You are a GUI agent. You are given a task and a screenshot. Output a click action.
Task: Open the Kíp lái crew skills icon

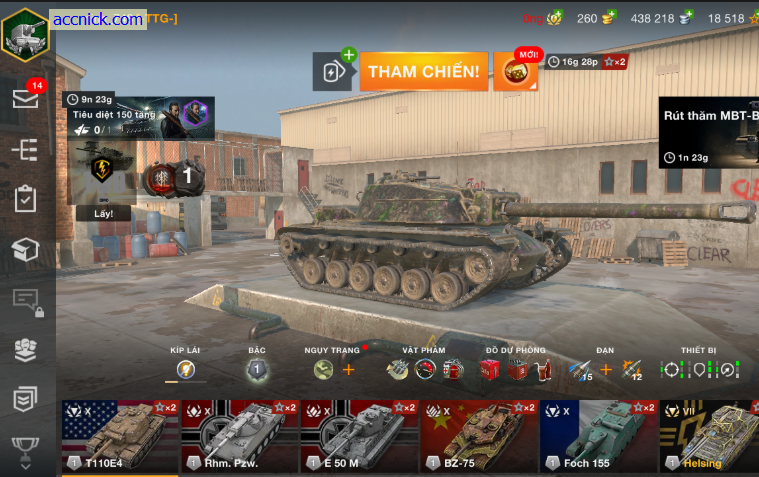(x=185, y=369)
